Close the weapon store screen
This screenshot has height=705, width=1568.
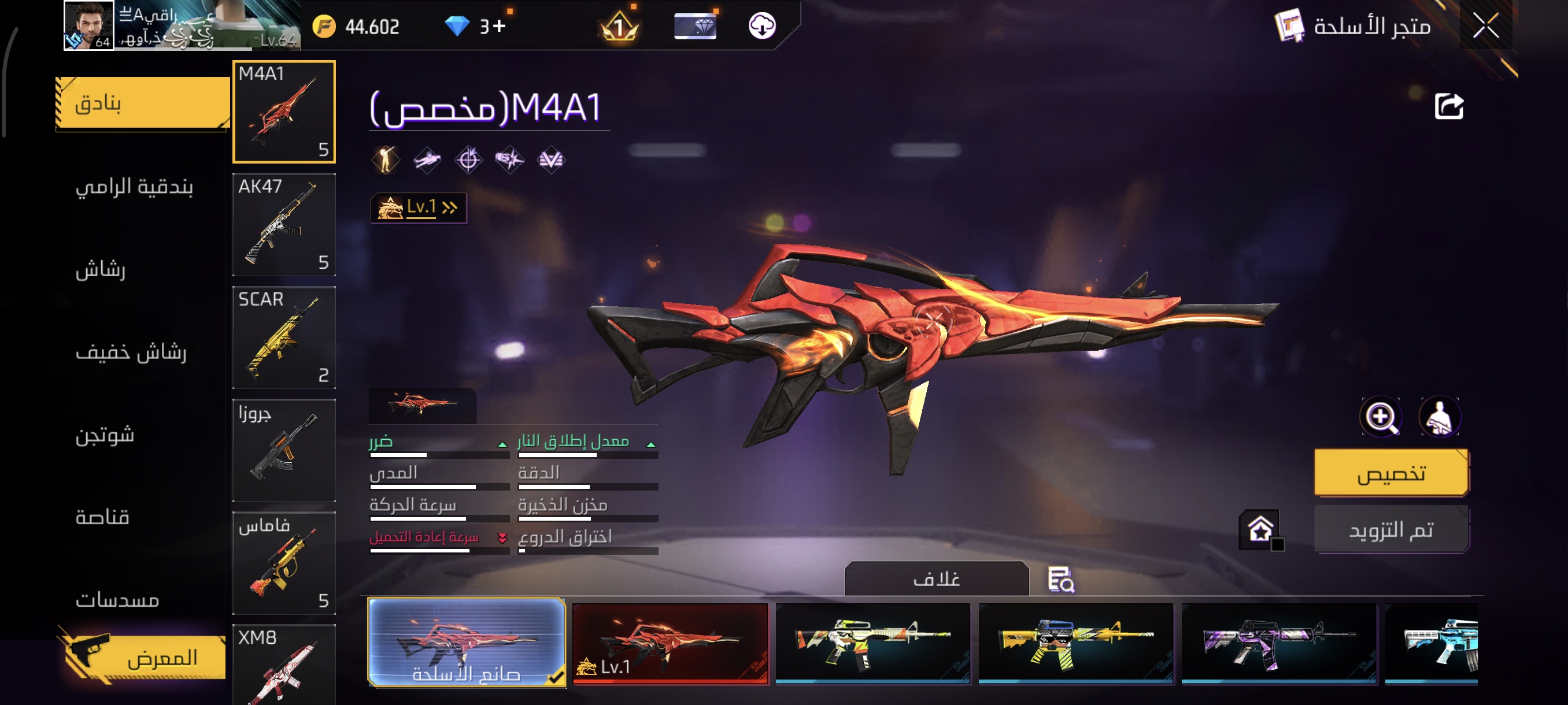pos(1485,26)
